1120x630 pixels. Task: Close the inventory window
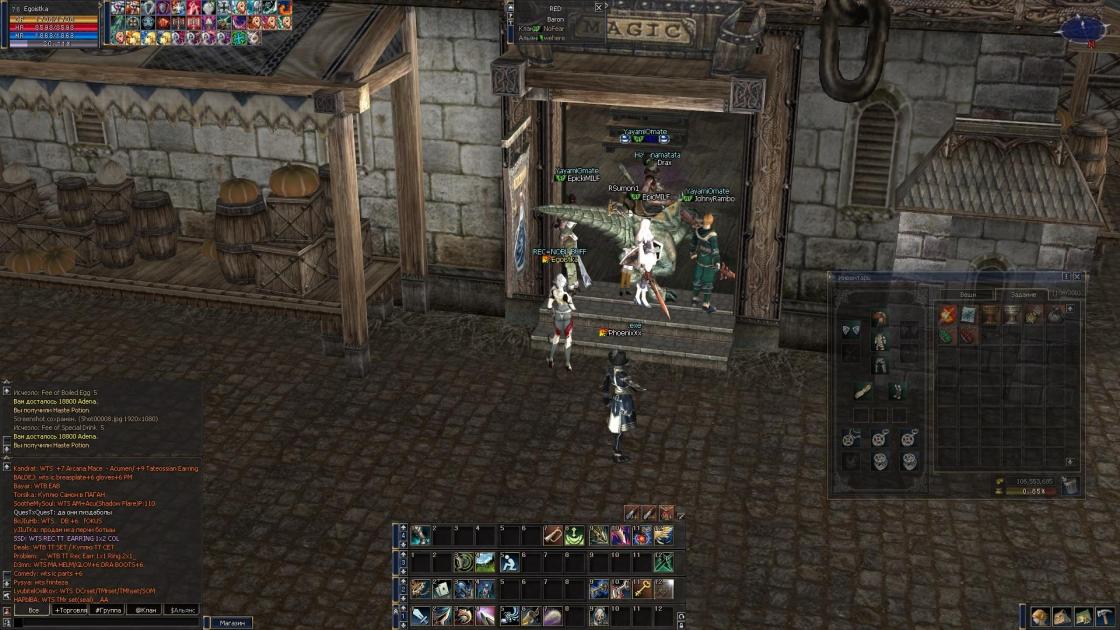(1077, 276)
